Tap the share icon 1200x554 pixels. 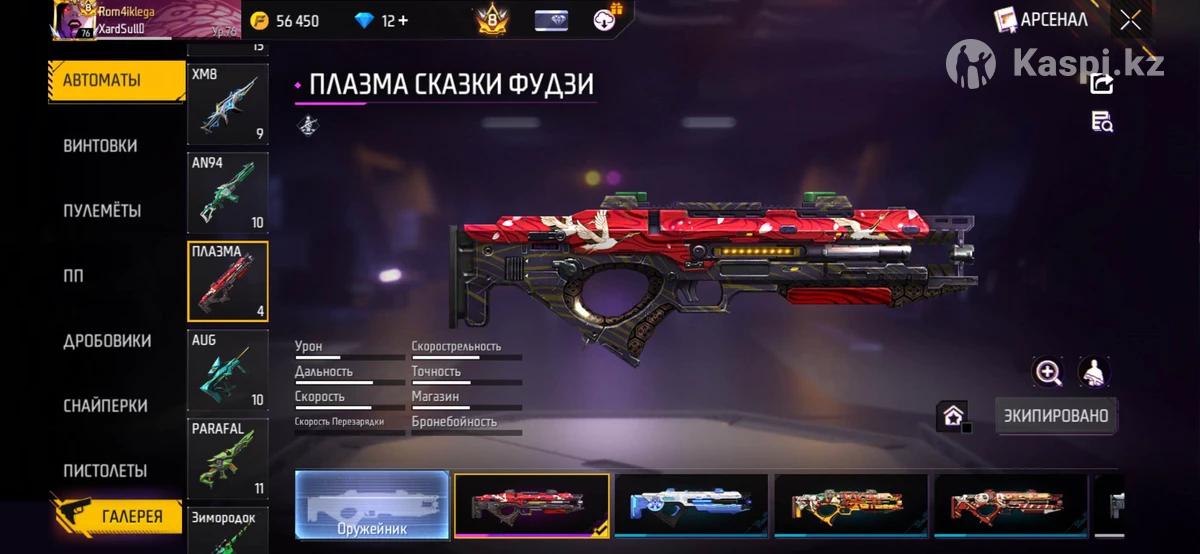[1102, 84]
